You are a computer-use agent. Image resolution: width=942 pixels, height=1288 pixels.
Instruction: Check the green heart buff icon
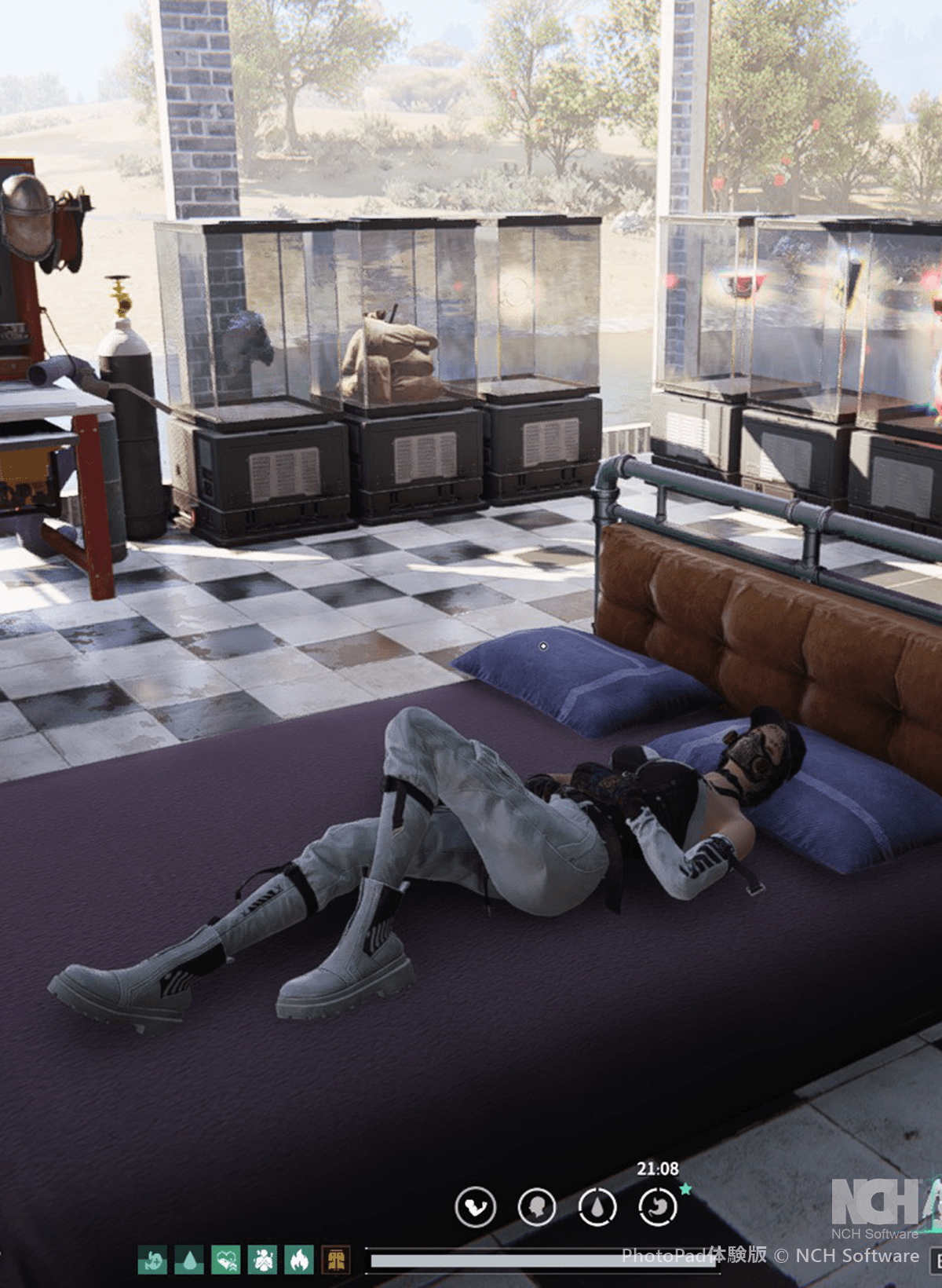point(226,1260)
